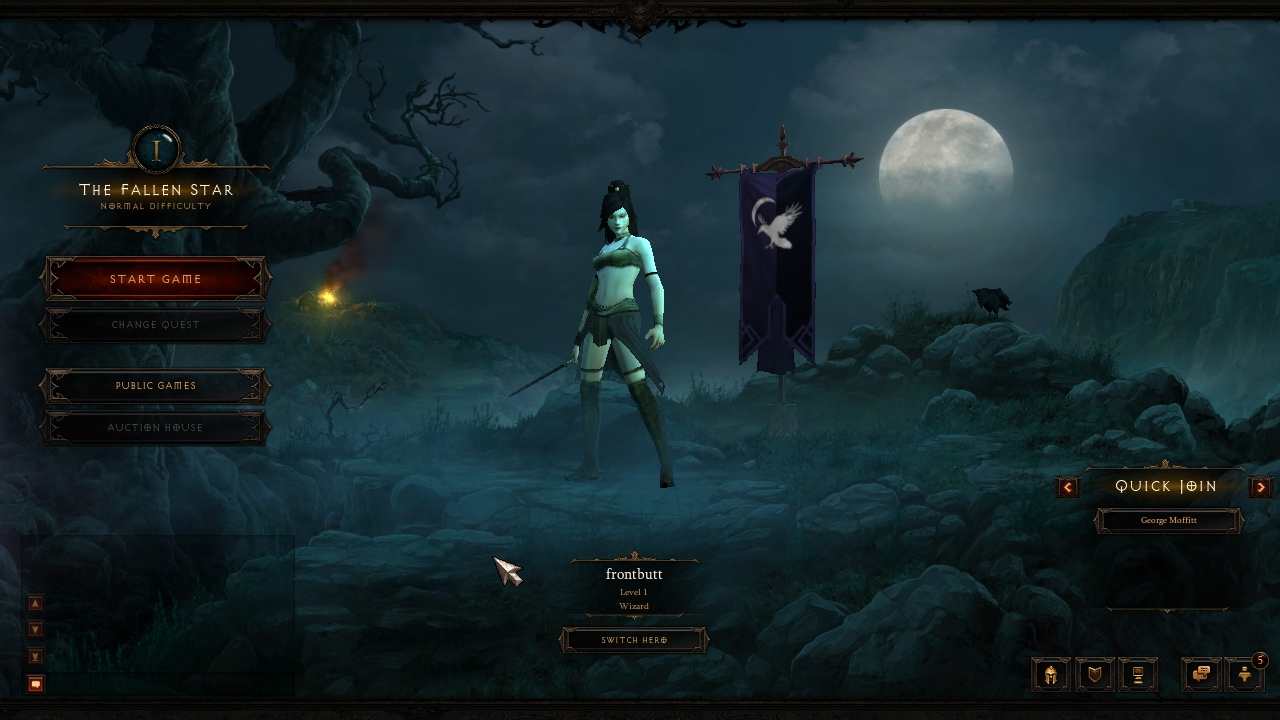
Task: Open the Change Quest menu
Action: click(156, 325)
